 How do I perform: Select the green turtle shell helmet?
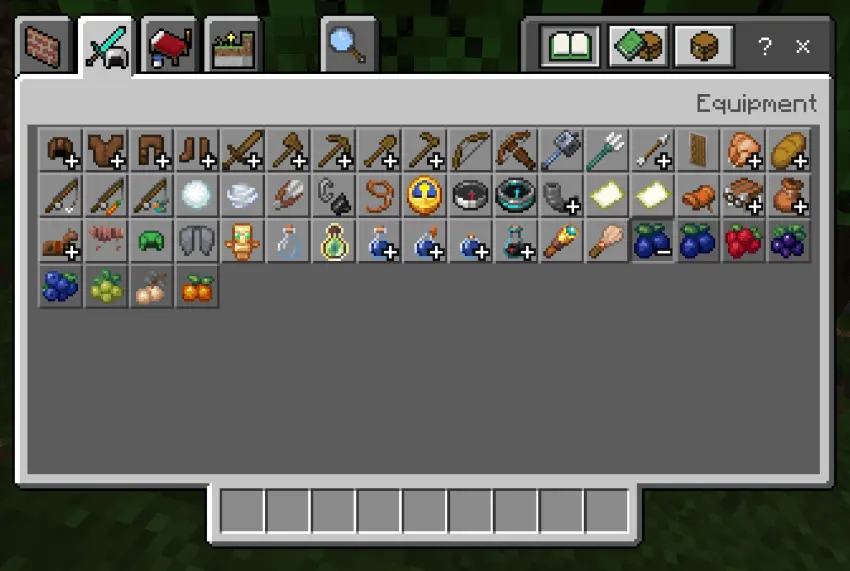pyautogui.click(x=151, y=241)
